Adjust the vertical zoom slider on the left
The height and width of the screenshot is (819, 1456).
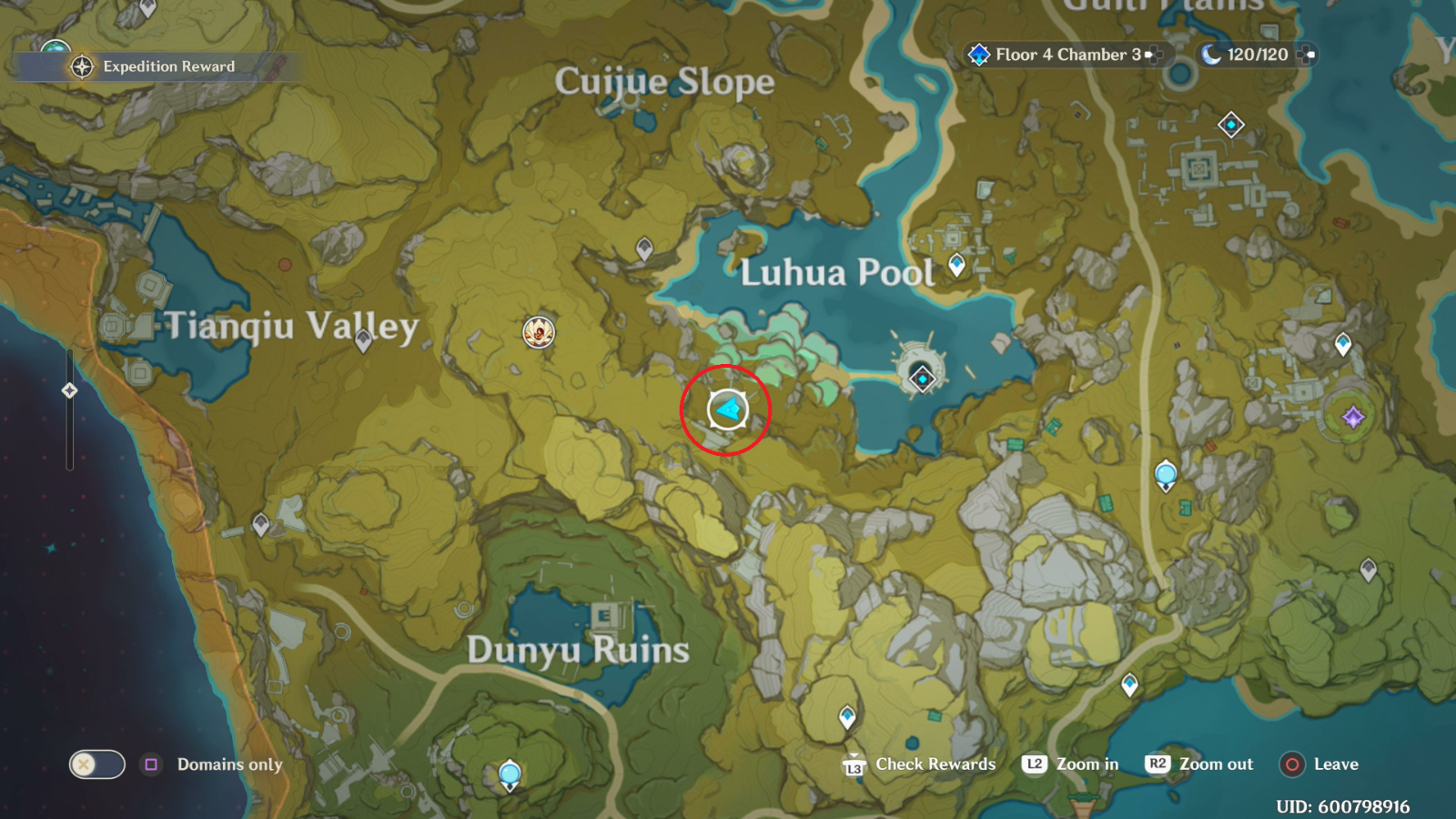68,391
